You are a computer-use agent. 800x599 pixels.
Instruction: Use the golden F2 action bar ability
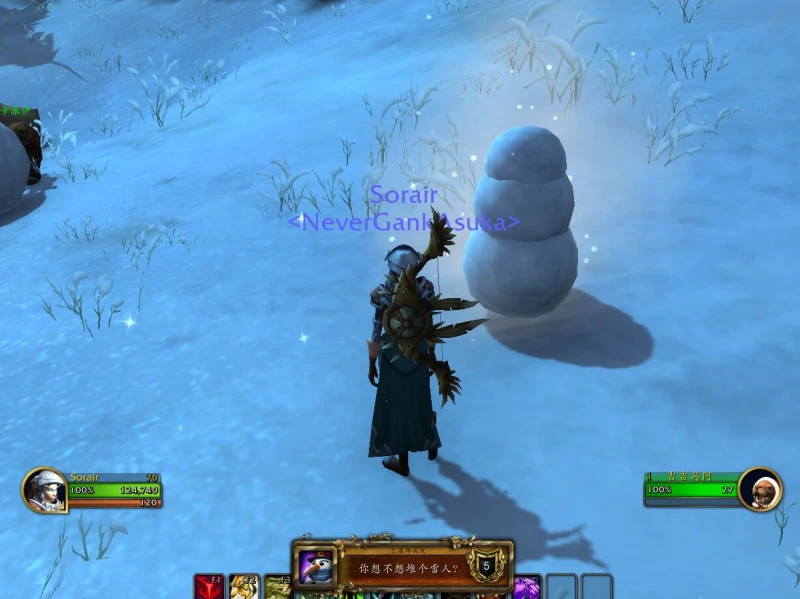[x=244, y=587]
